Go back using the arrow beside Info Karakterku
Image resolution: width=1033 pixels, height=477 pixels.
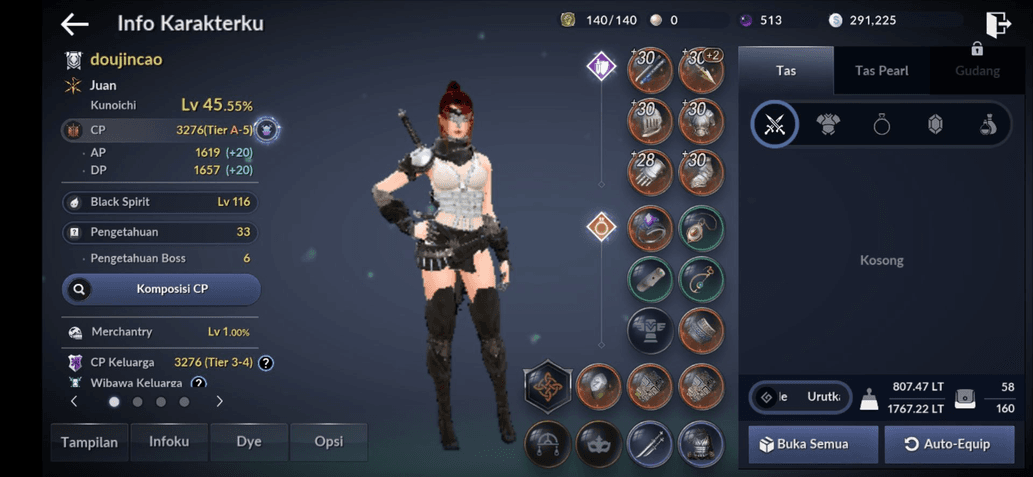(75, 24)
